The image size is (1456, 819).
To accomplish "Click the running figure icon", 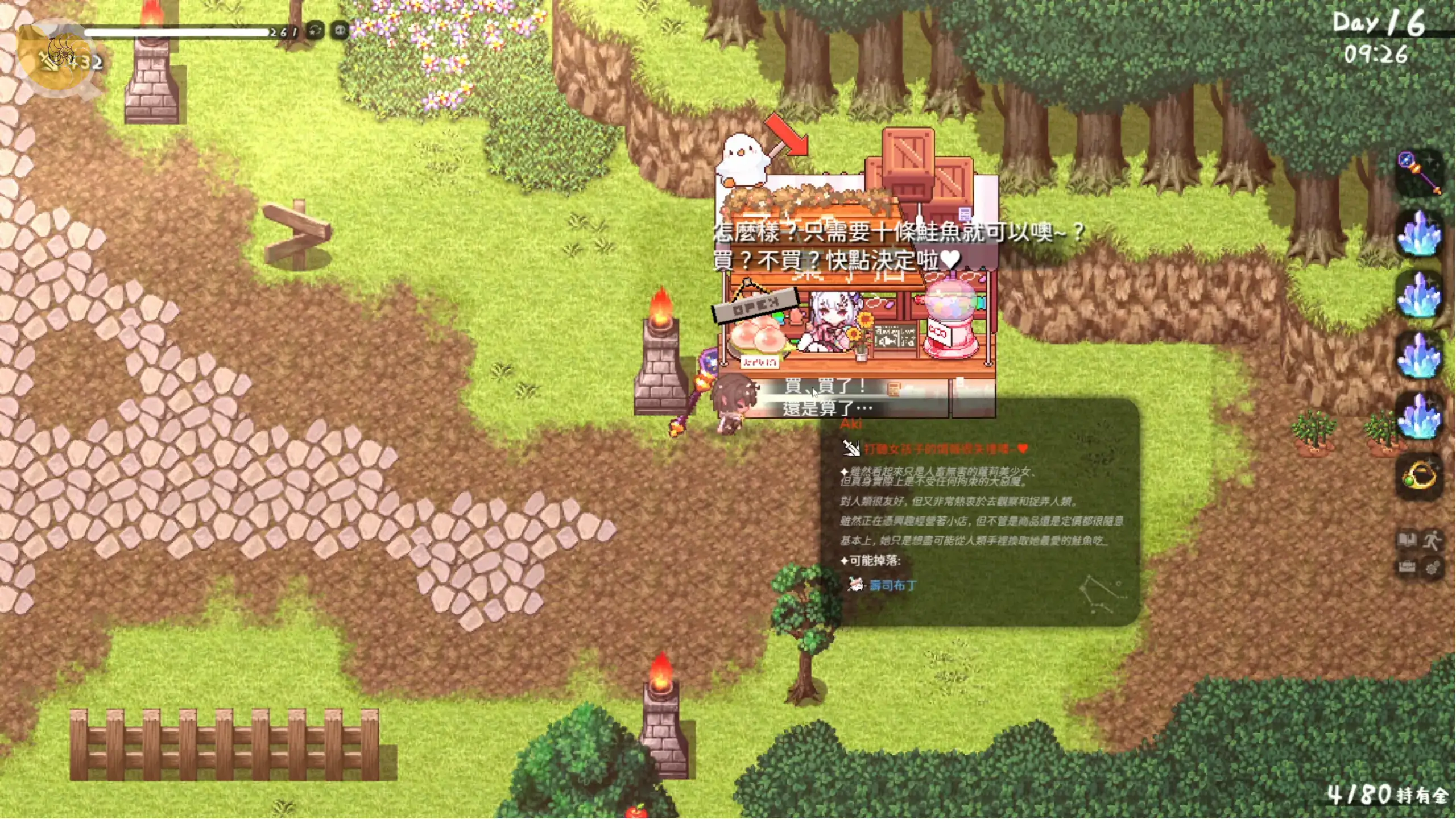I will pos(1433,539).
